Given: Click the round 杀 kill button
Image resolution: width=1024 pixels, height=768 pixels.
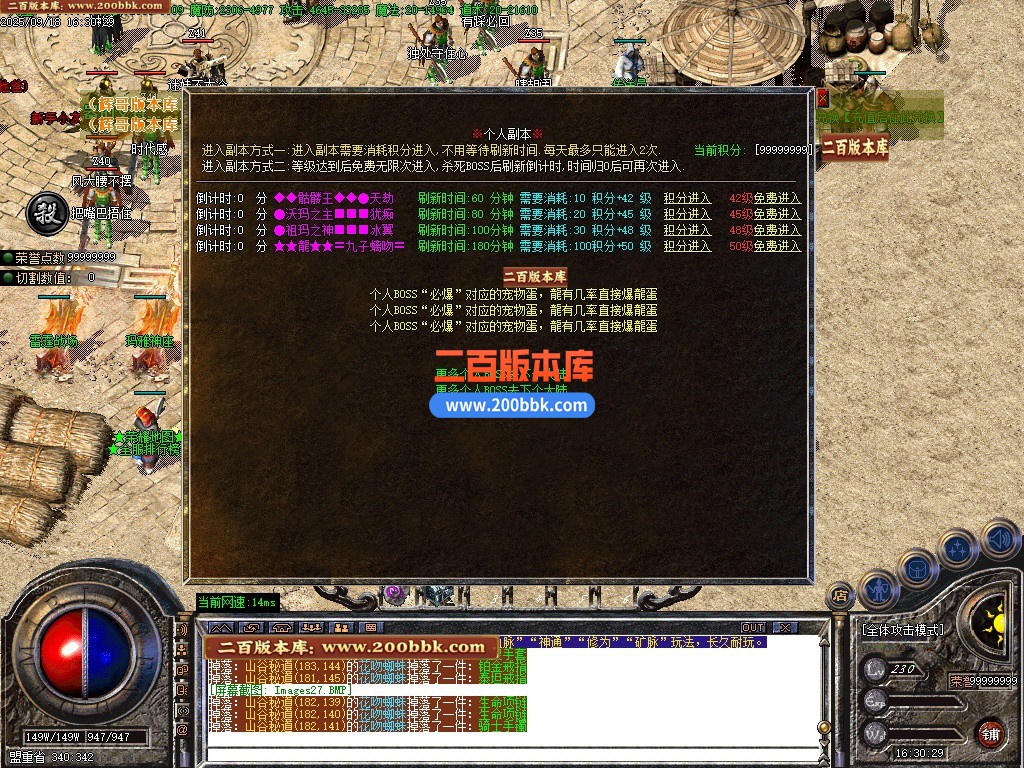Looking at the screenshot, I should tap(44, 212).
